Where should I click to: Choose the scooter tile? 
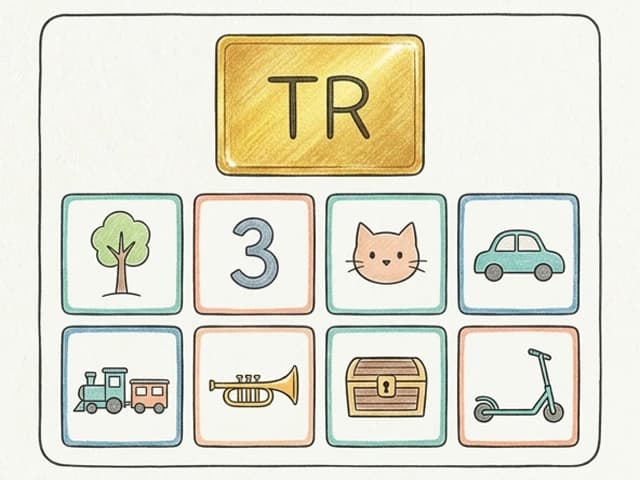coord(518,386)
